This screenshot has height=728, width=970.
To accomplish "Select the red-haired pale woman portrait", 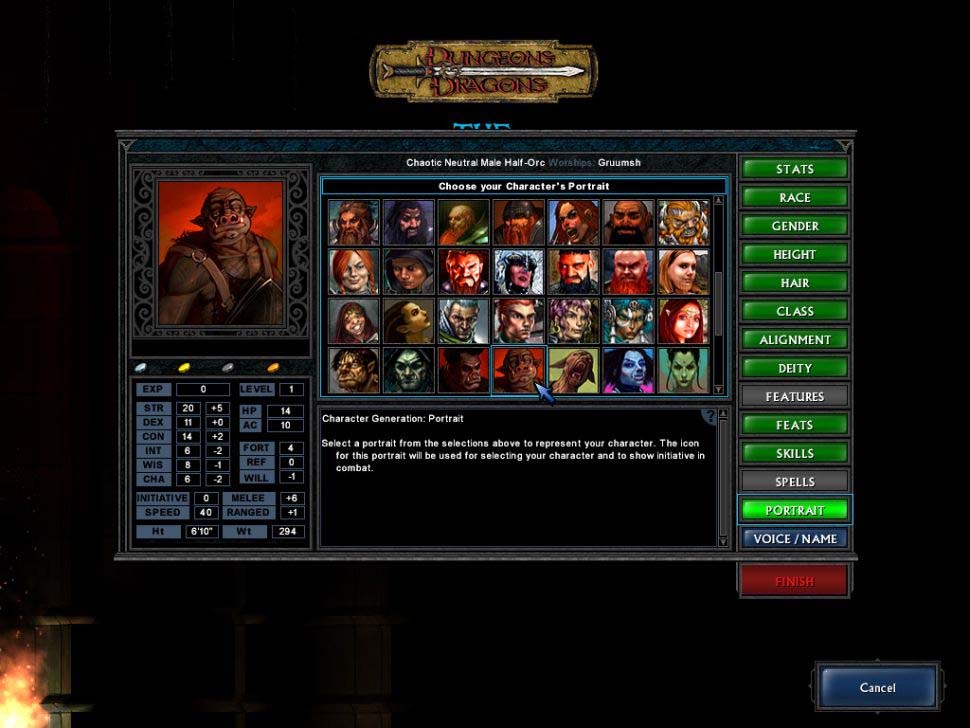I will tap(683, 321).
